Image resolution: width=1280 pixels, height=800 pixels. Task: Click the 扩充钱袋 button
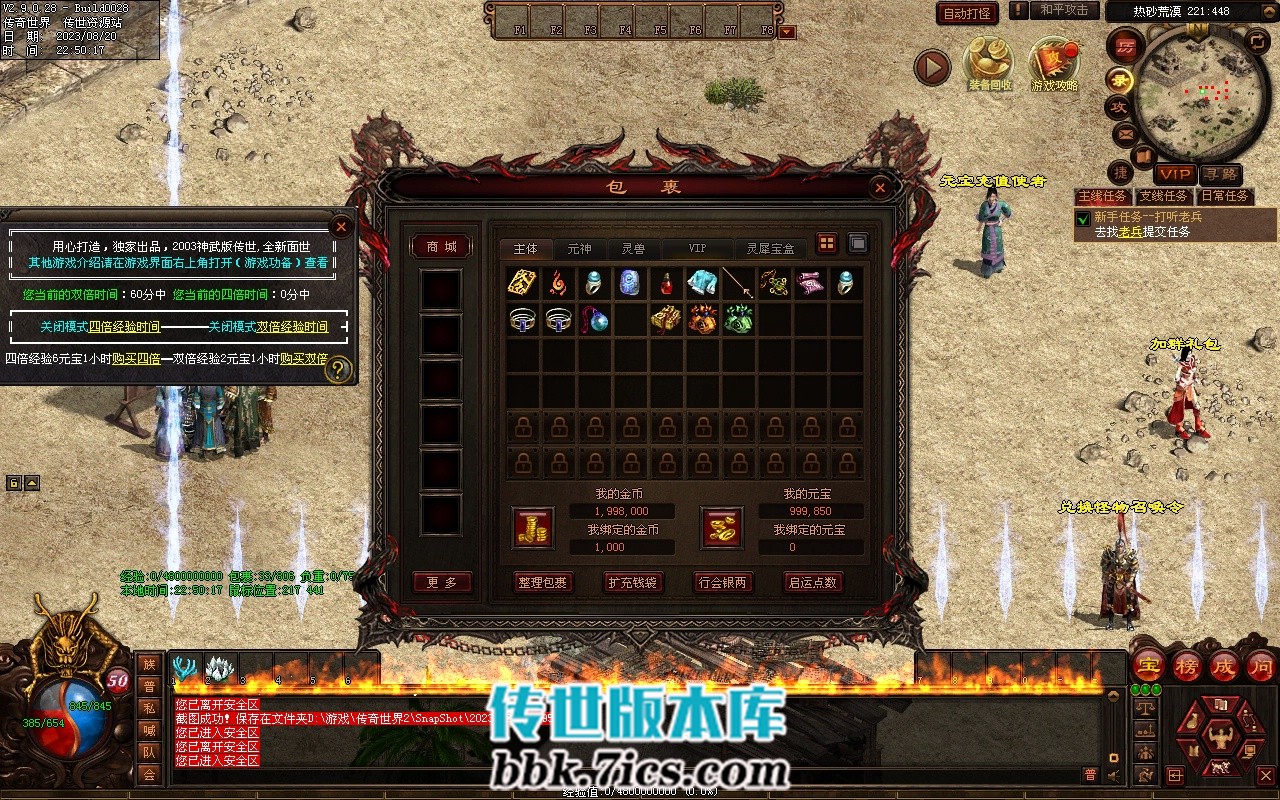point(632,582)
